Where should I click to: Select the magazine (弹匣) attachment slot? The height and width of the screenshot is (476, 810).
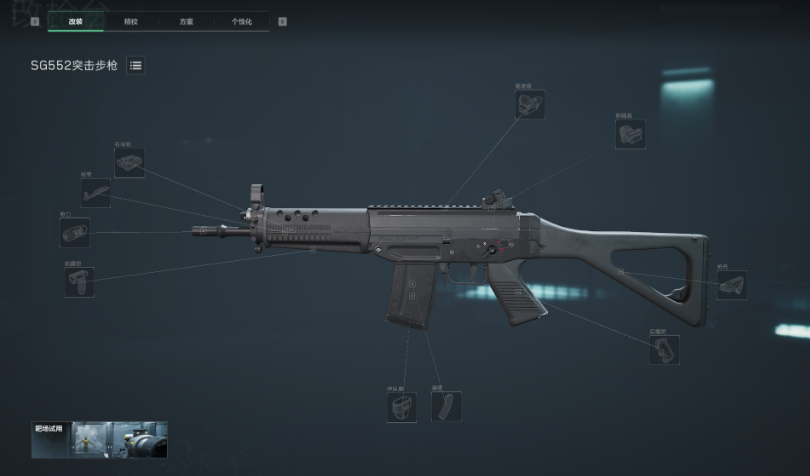(x=446, y=406)
